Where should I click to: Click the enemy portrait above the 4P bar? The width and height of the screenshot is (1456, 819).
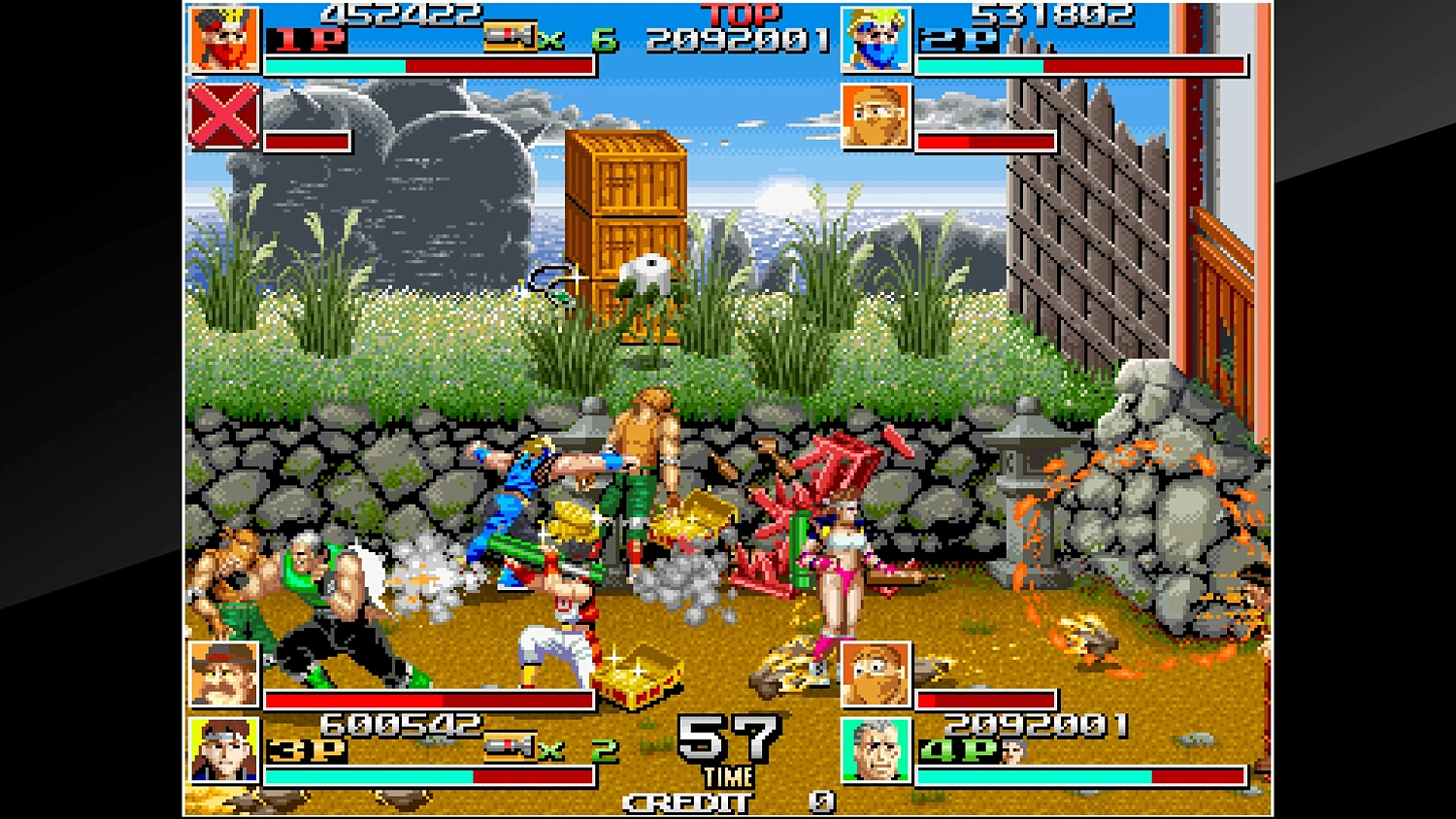(876, 674)
